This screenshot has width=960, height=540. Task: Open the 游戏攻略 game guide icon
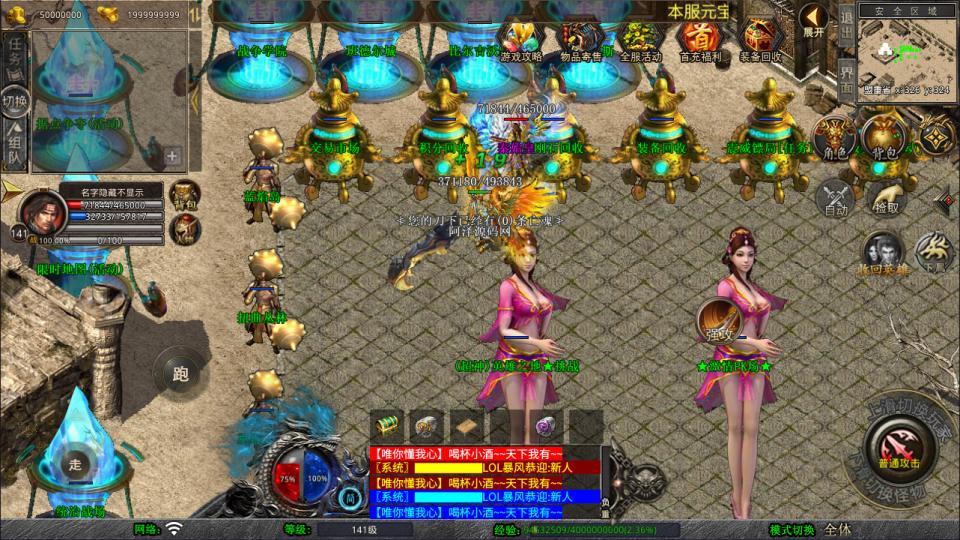521,39
